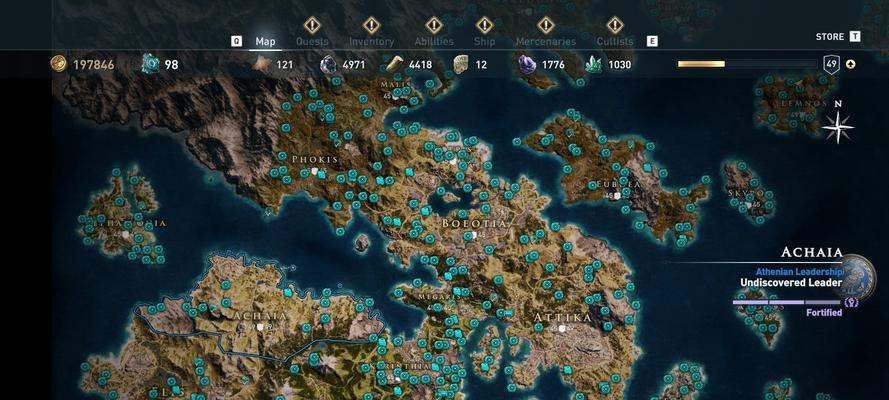This screenshot has height=400, width=889.
Task: Go to the Ship tab
Action: click(484, 41)
